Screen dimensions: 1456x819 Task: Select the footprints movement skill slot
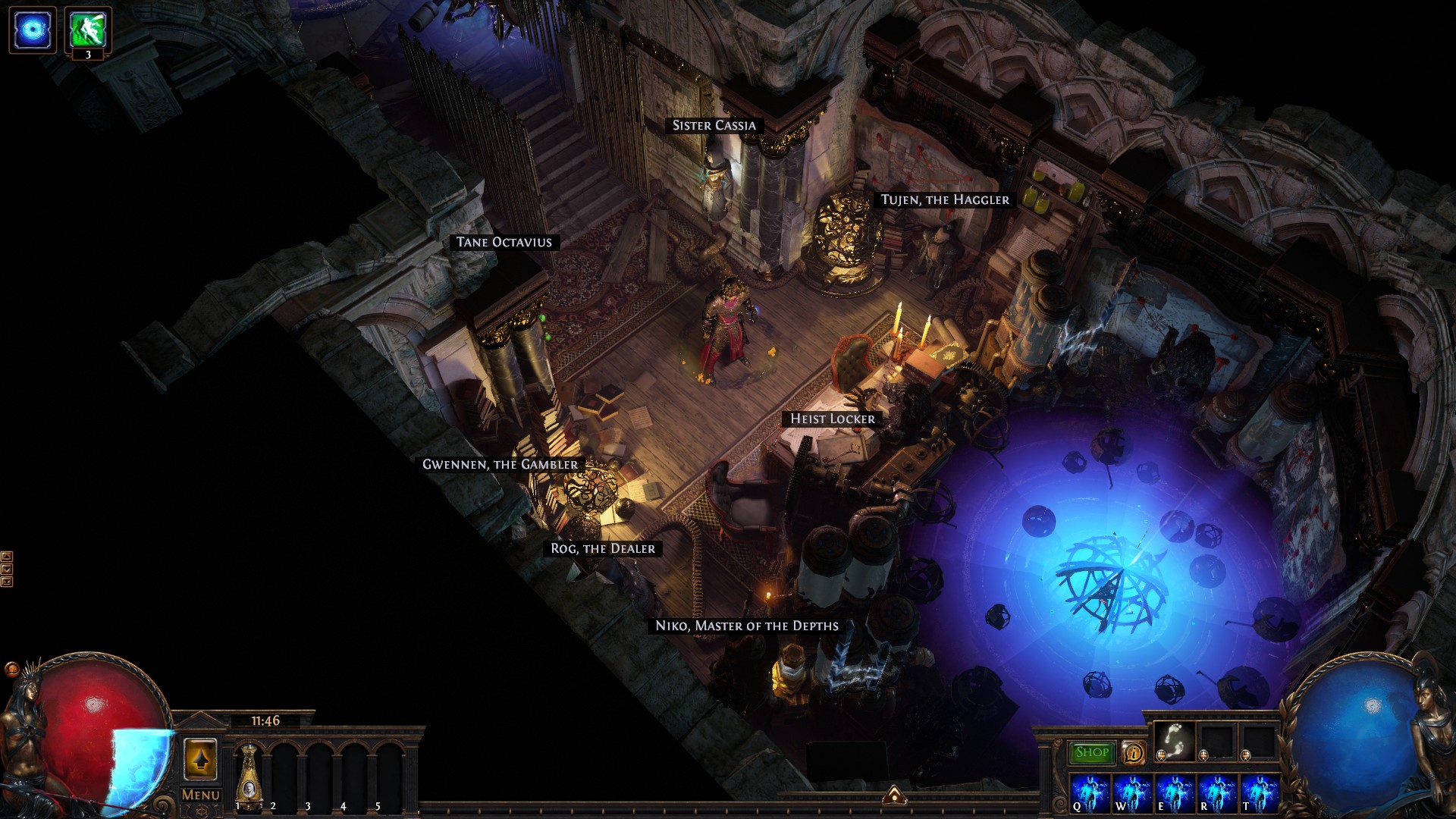(1175, 740)
